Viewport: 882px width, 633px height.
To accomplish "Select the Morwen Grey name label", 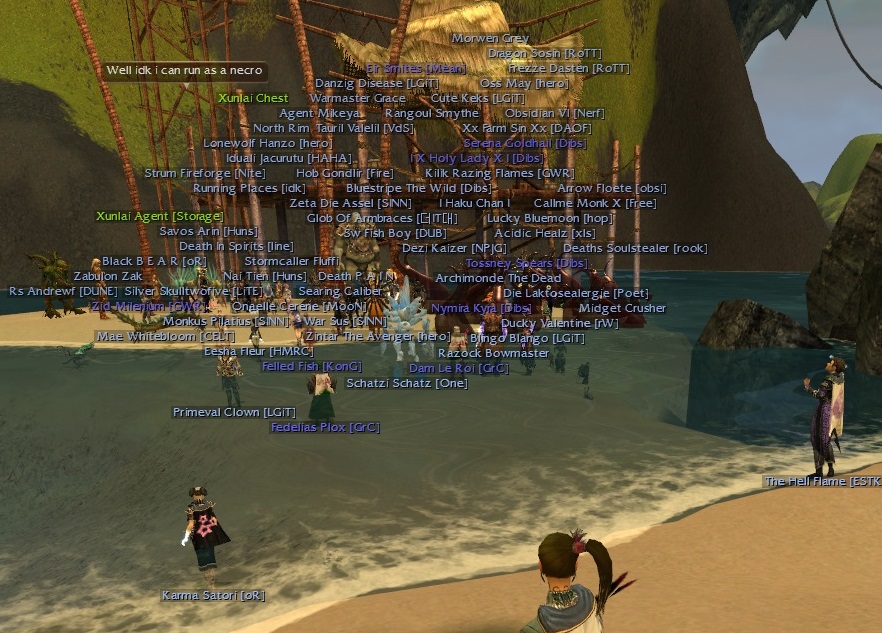I will [x=490, y=38].
